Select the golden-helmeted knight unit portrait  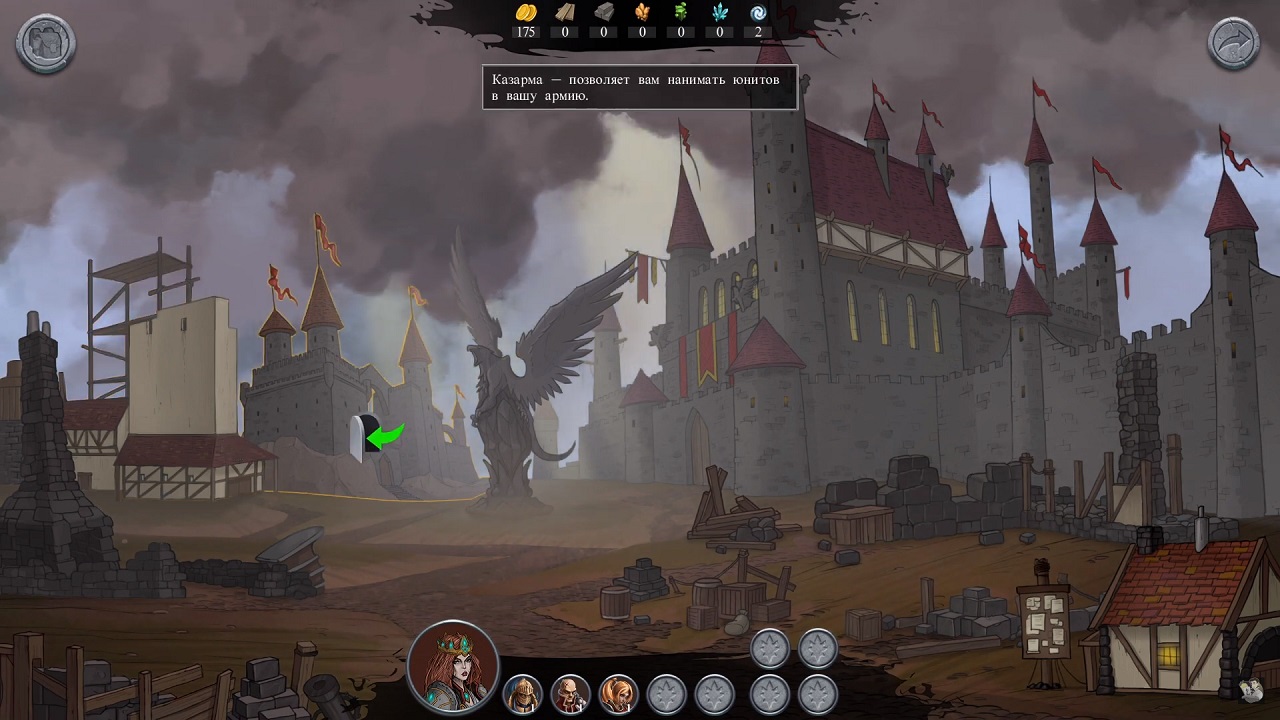(x=522, y=692)
